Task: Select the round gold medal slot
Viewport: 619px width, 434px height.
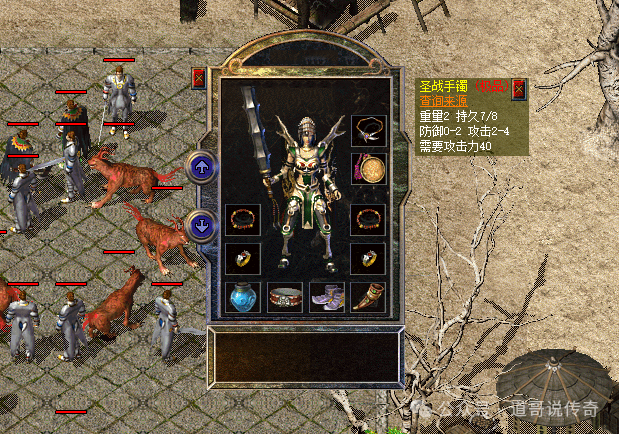Action: tap(368, 168)
